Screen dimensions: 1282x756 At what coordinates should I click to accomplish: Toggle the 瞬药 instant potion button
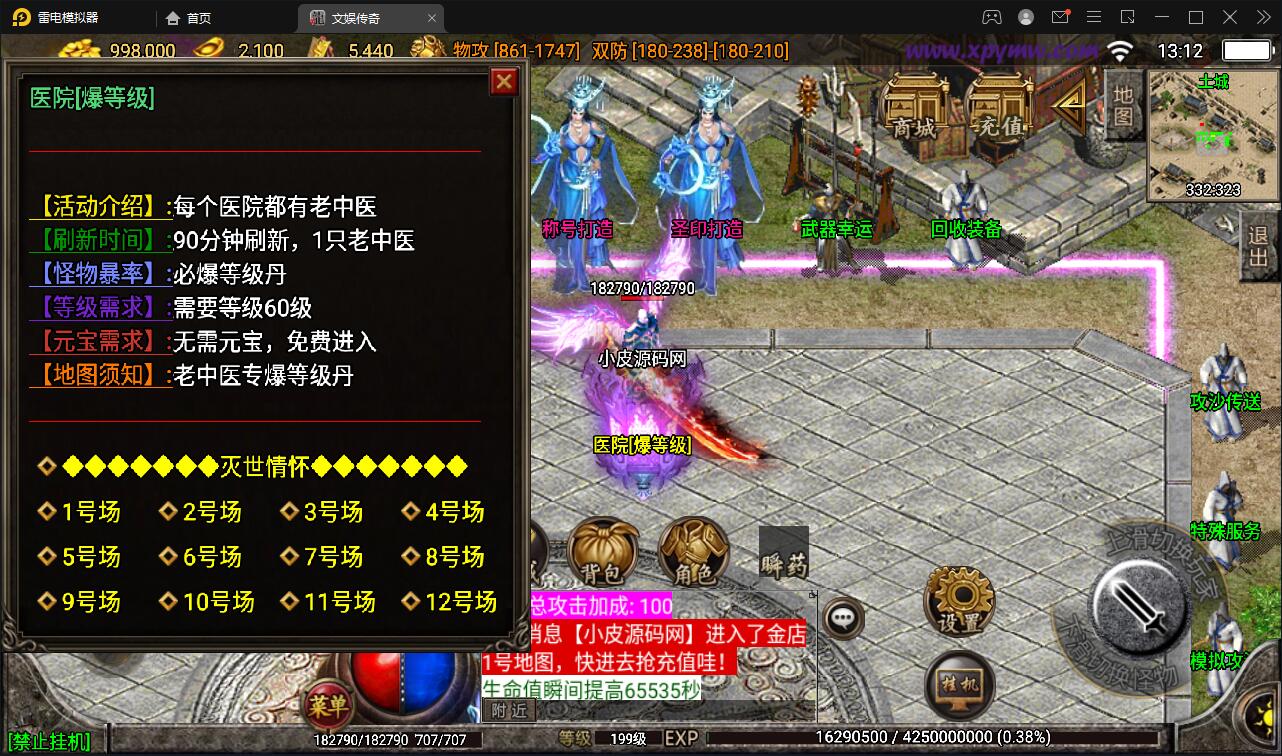784,551
